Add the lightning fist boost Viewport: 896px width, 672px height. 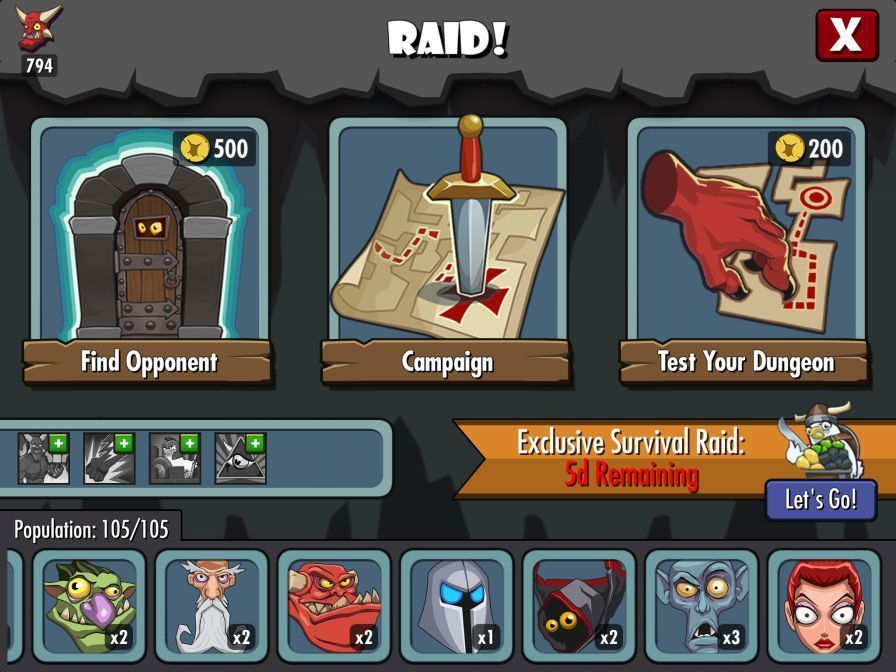pos(109,459)
